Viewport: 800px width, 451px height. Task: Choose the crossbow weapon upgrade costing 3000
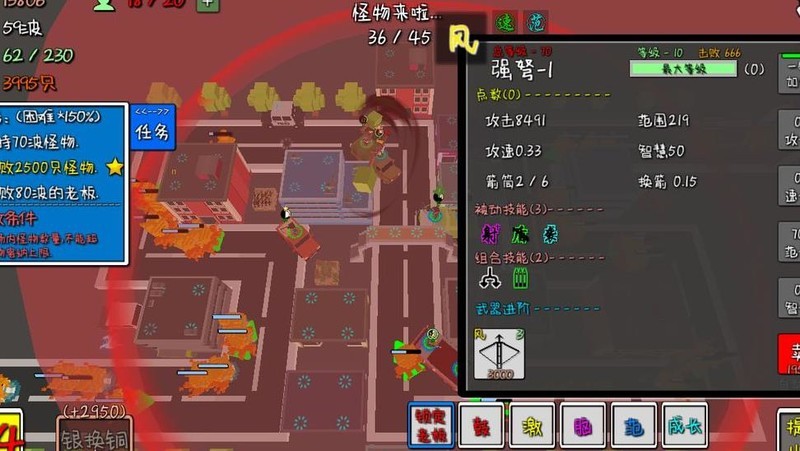pyautogui.click(x=499, y=354)
